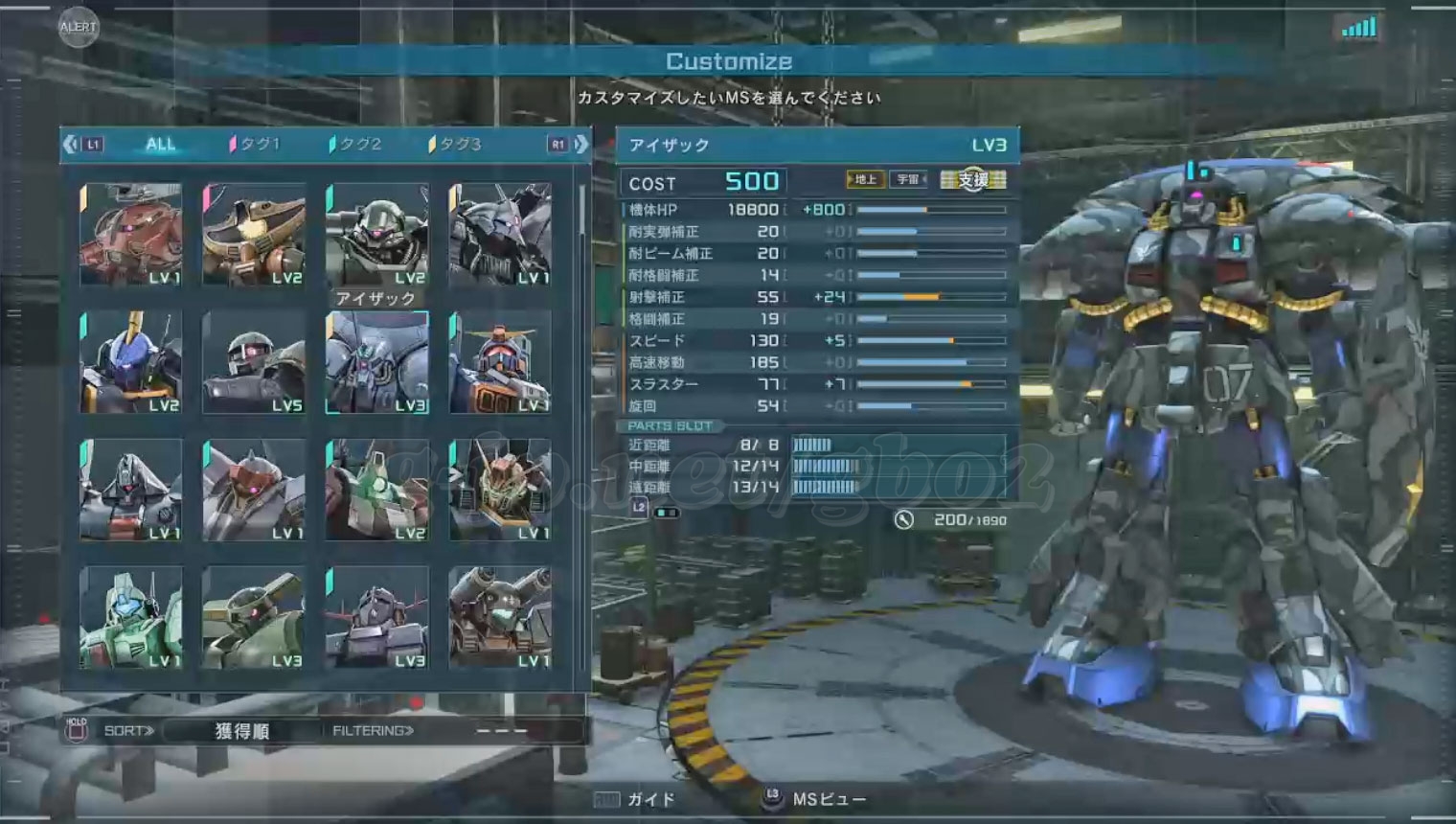This screenshot has height=824, width=1456.
Task: Select the navy suit with orange V-fin
Action: pos(499,362)
